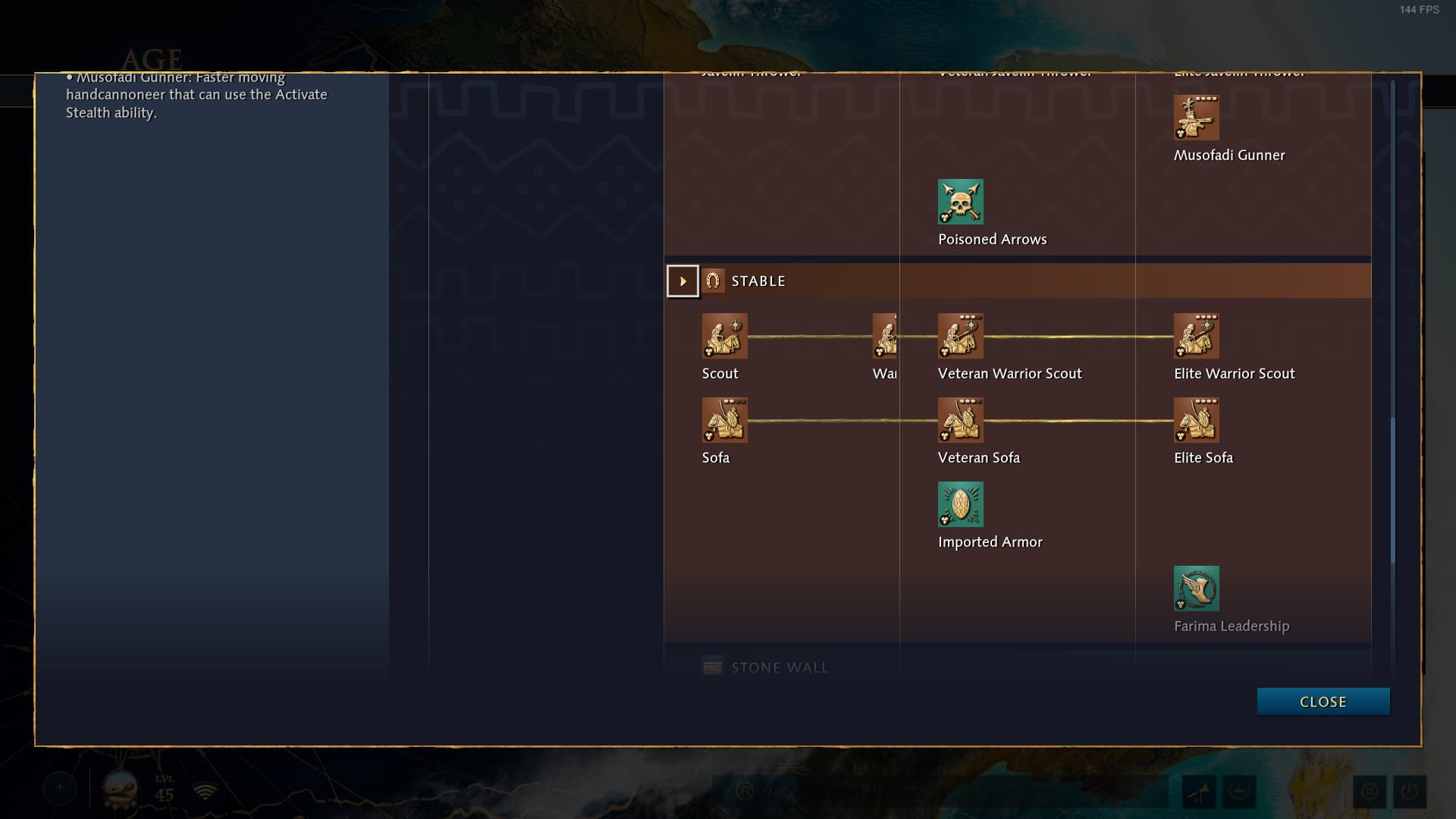Image resolution: width=1456 pixels, height=819 pixels.
Task: Choose the Veteran Warrior Scout icon
Action: 960,336
